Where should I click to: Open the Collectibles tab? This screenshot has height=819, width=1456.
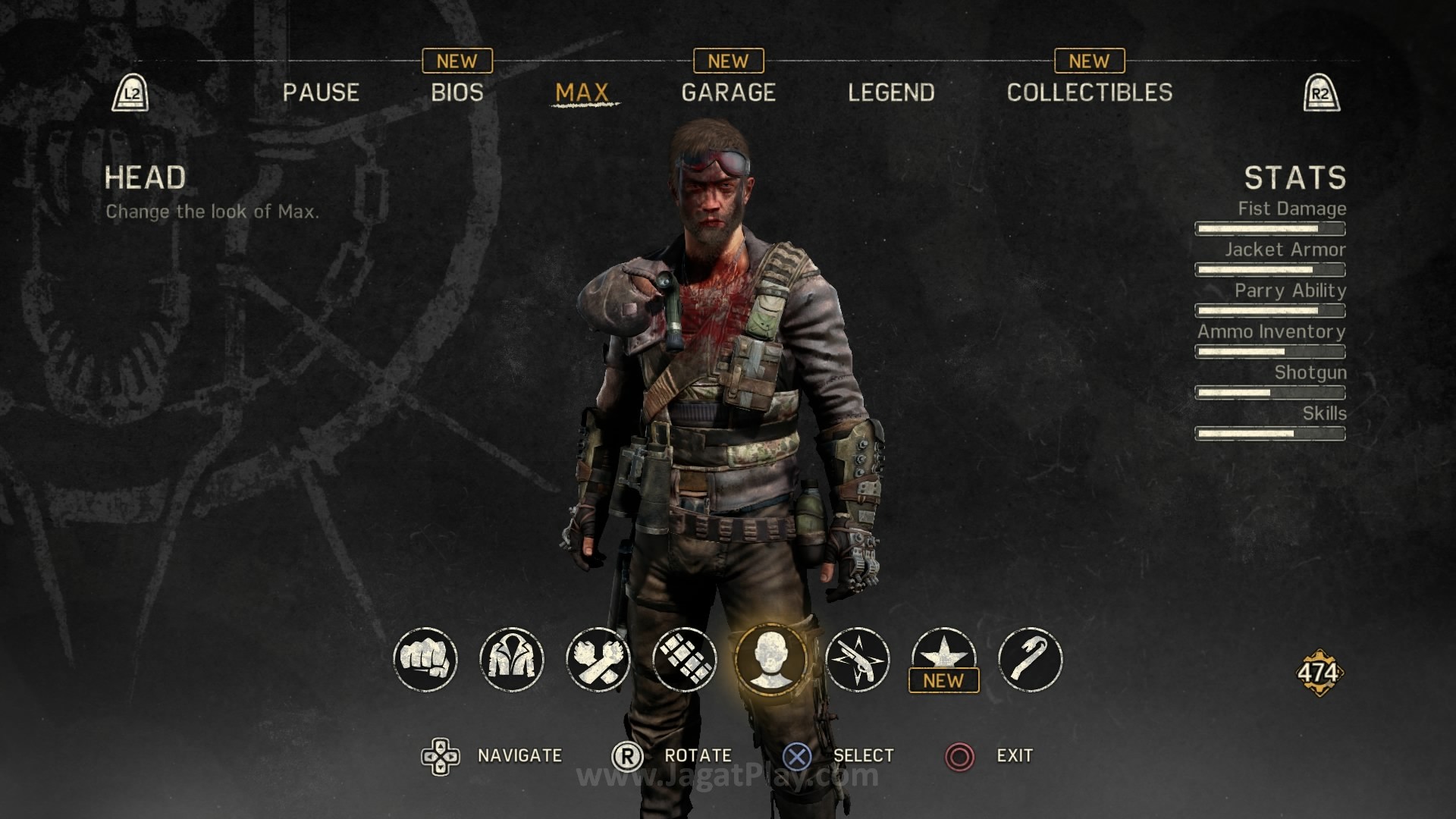tap(1089, 93)
